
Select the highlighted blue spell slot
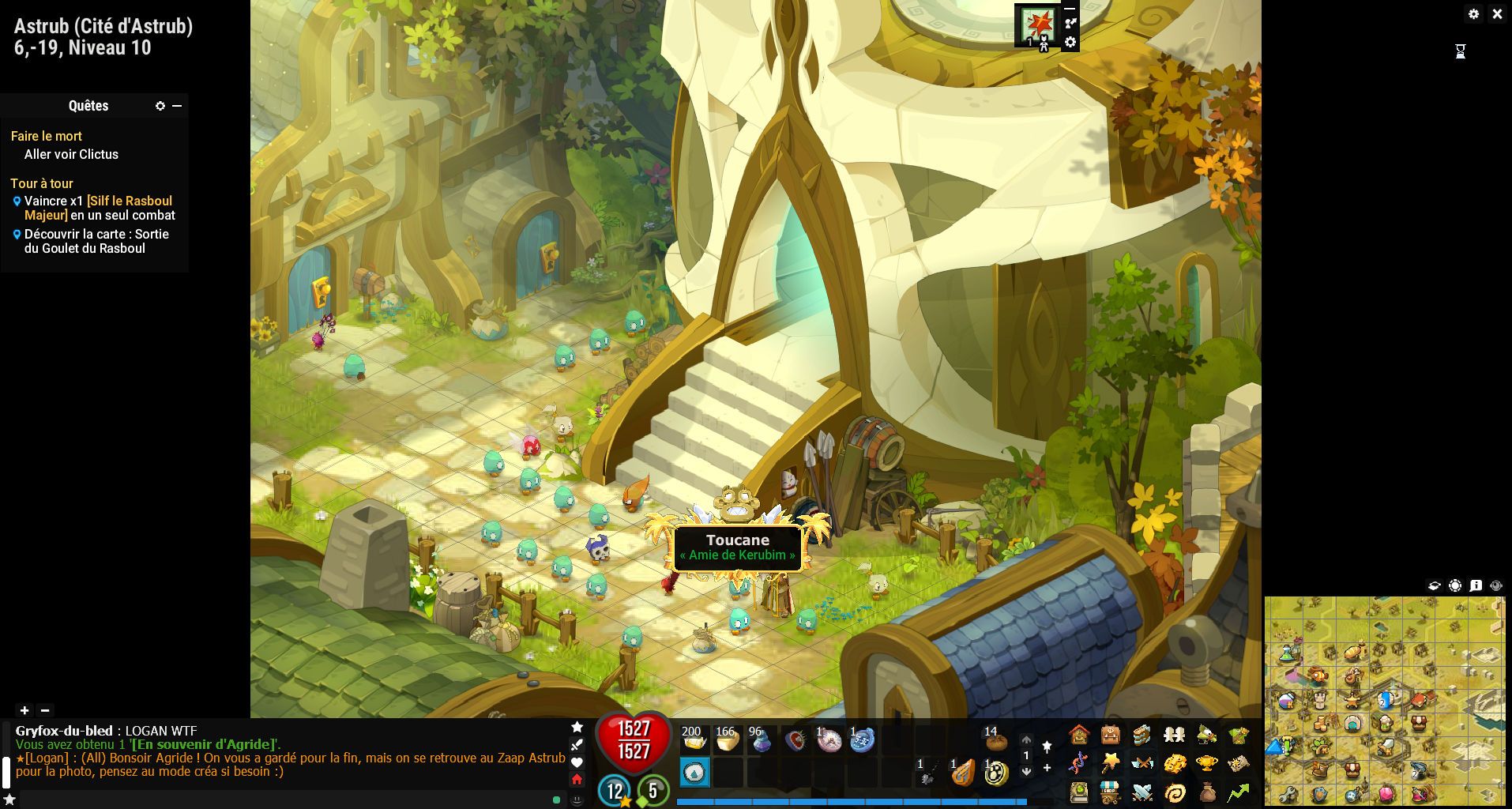(x=694, y=772)
